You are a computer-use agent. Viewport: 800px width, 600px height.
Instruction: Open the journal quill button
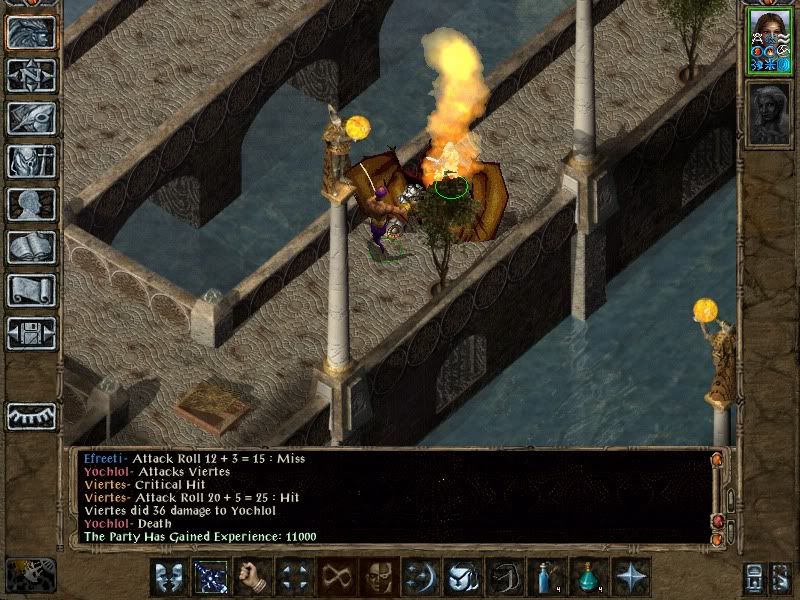(x=31, y=118)
